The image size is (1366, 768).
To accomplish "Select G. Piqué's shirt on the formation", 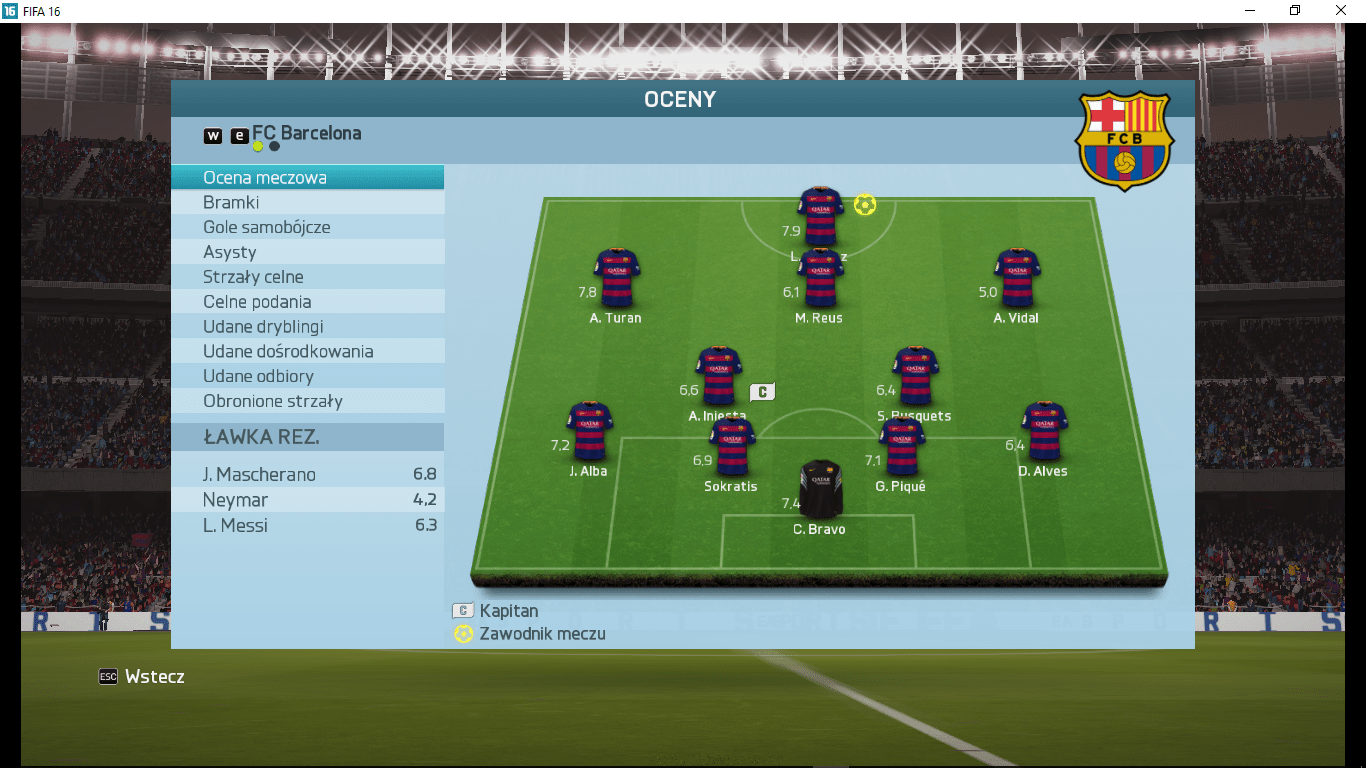I will point(901,446).
